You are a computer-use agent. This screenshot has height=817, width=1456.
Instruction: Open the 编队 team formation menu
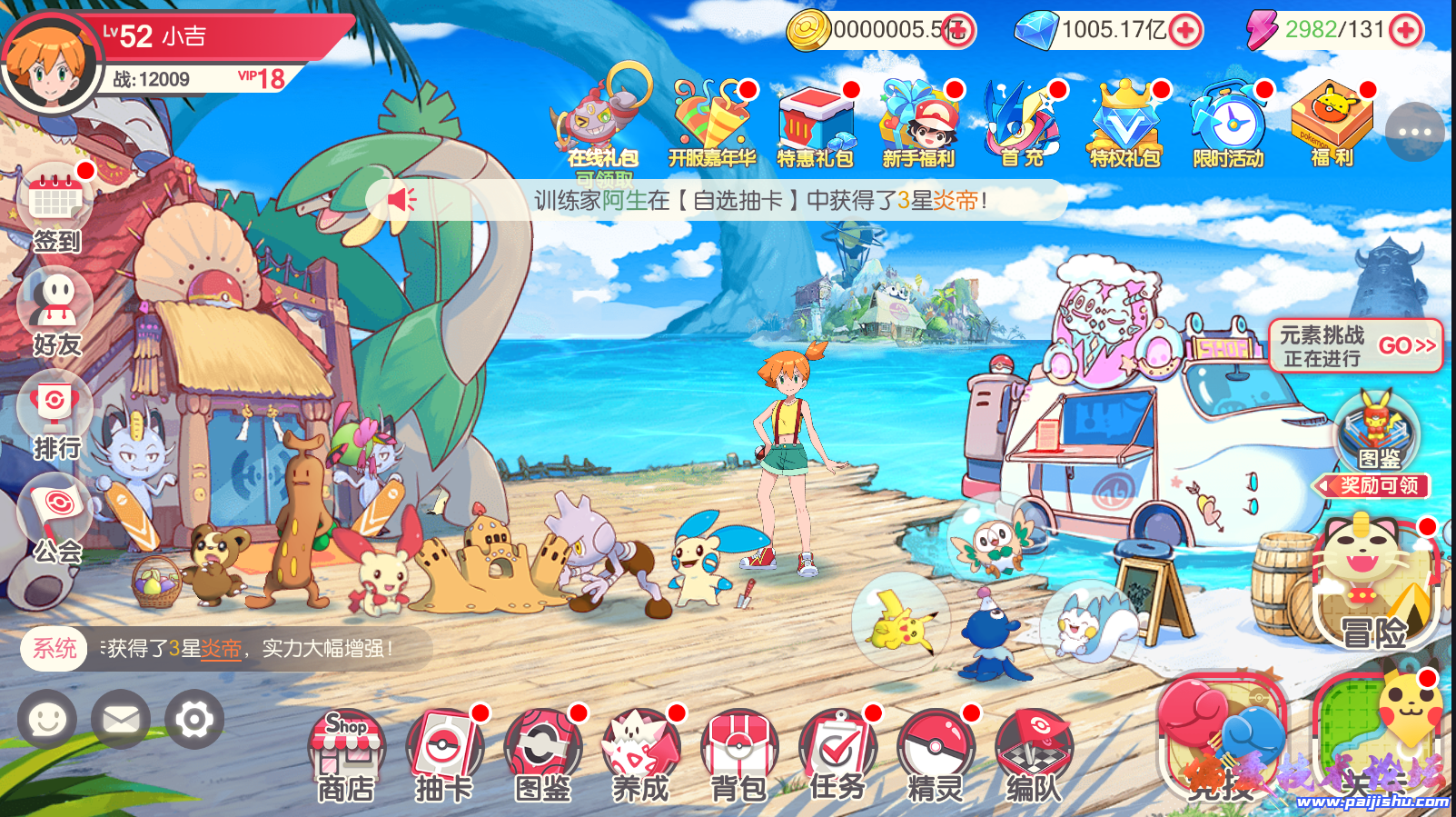[x=1033, y=756]
